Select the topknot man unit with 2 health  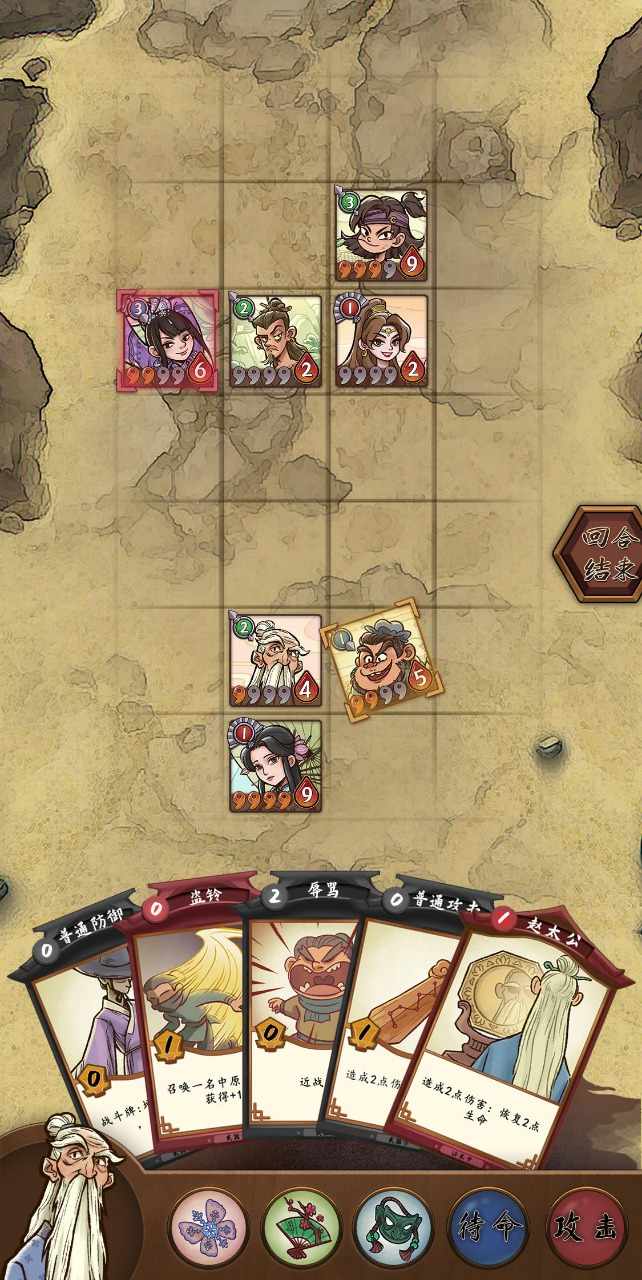tap(275, 341)
